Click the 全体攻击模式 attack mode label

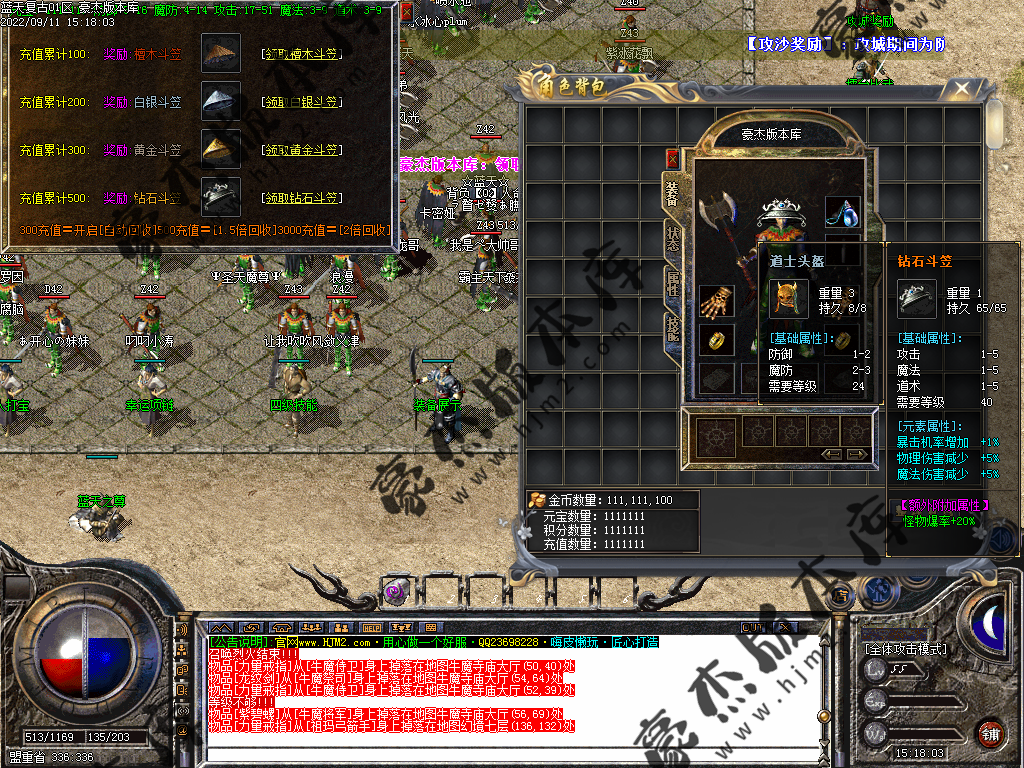coord(905,649)
